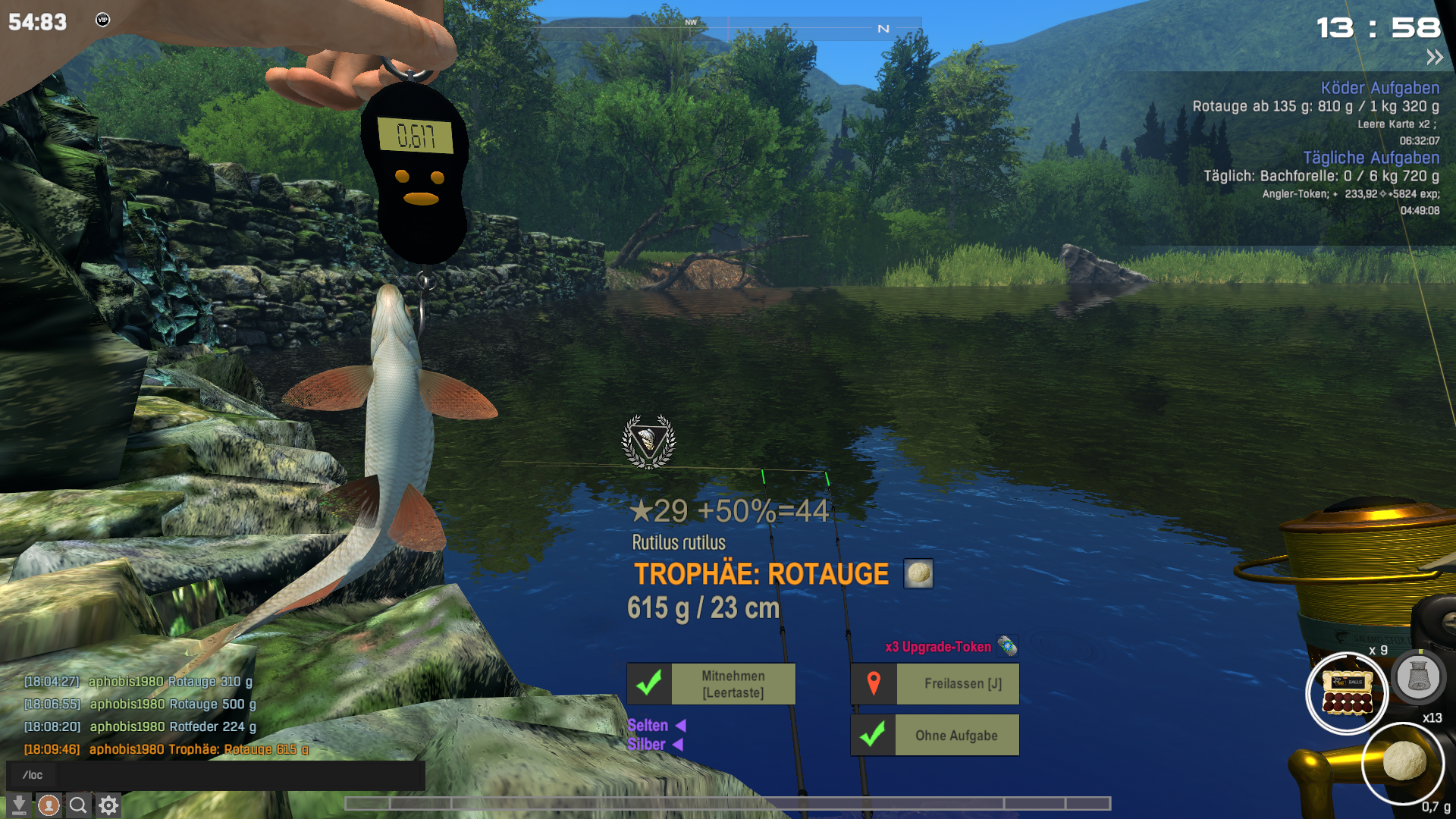This screenshot has width=1456, height=819.
Task: Collapse the tasks panel with double arrow
Action: 1434,58
